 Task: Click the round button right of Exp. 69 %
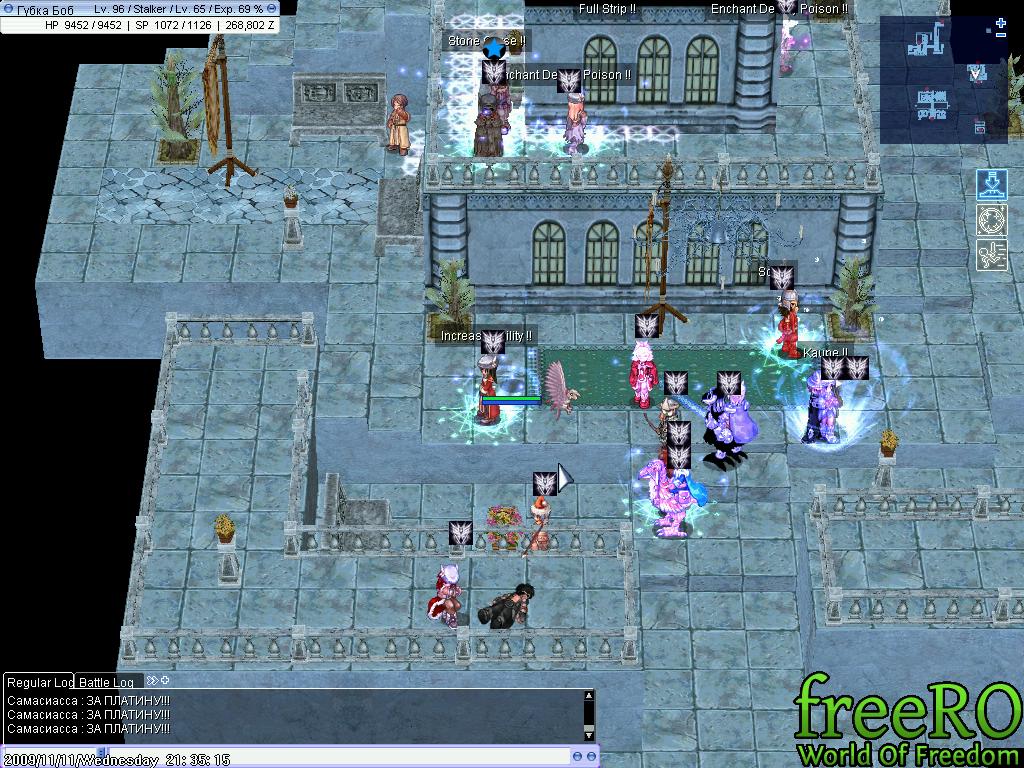point(272,8)
